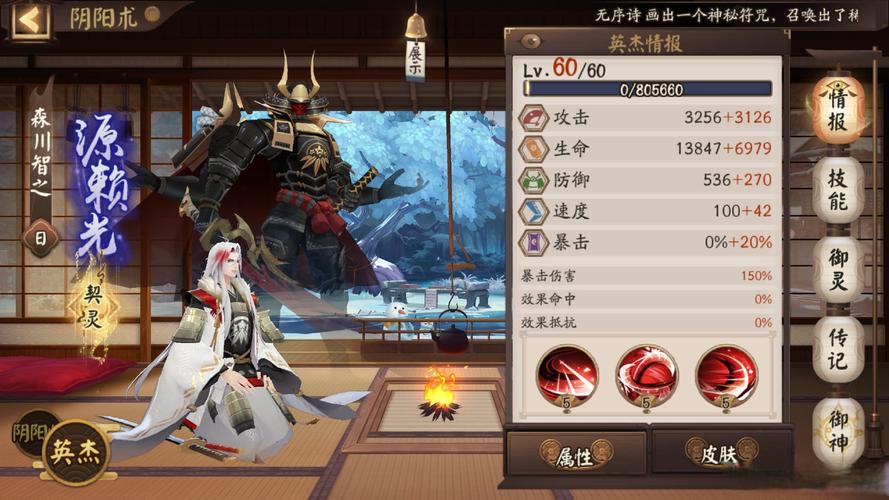
Task: Click the 英杰 round button
Action: tap(76, 451)
